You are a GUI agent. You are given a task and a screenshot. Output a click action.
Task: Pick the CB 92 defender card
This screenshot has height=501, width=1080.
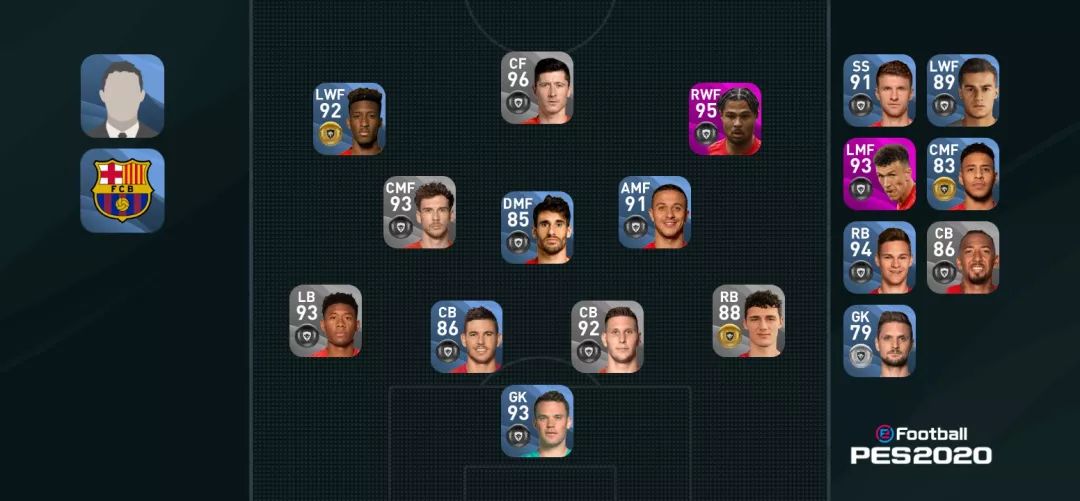click(x=607, y=336)
